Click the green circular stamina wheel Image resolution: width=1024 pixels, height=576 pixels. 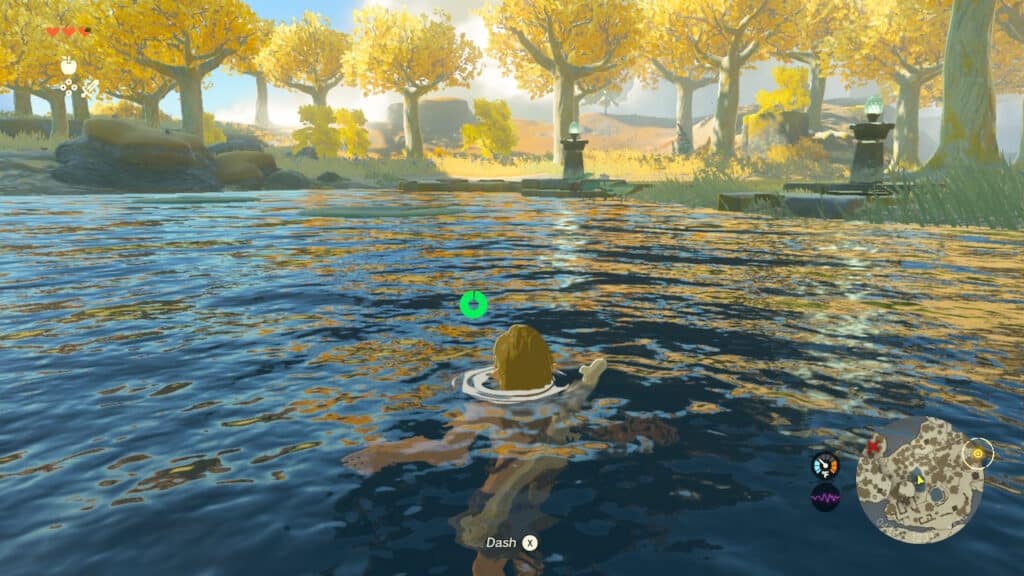pyautogui.click(x=473, y=305)
